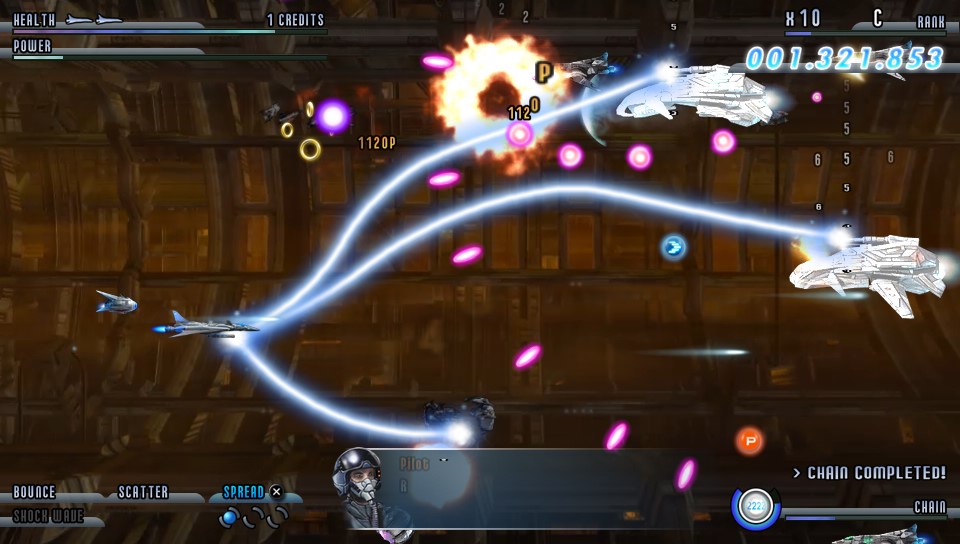Select the Bounce weapon
The image size is (960, 544).
[x=35, y=493]
